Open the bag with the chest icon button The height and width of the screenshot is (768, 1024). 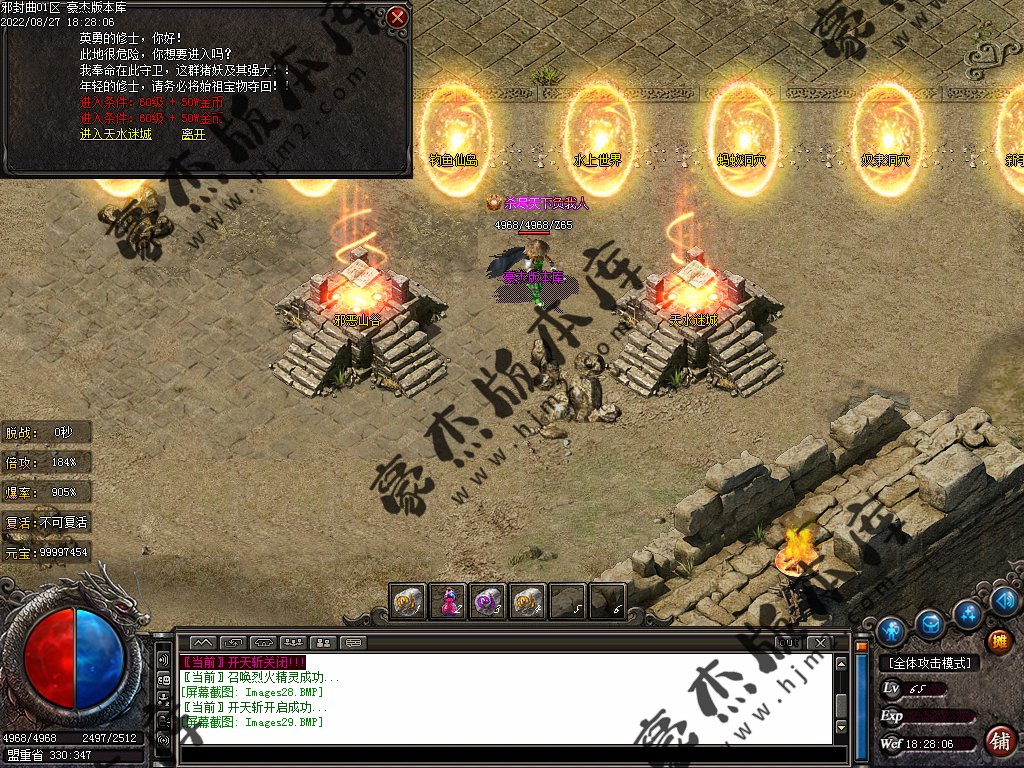(929, 624)
